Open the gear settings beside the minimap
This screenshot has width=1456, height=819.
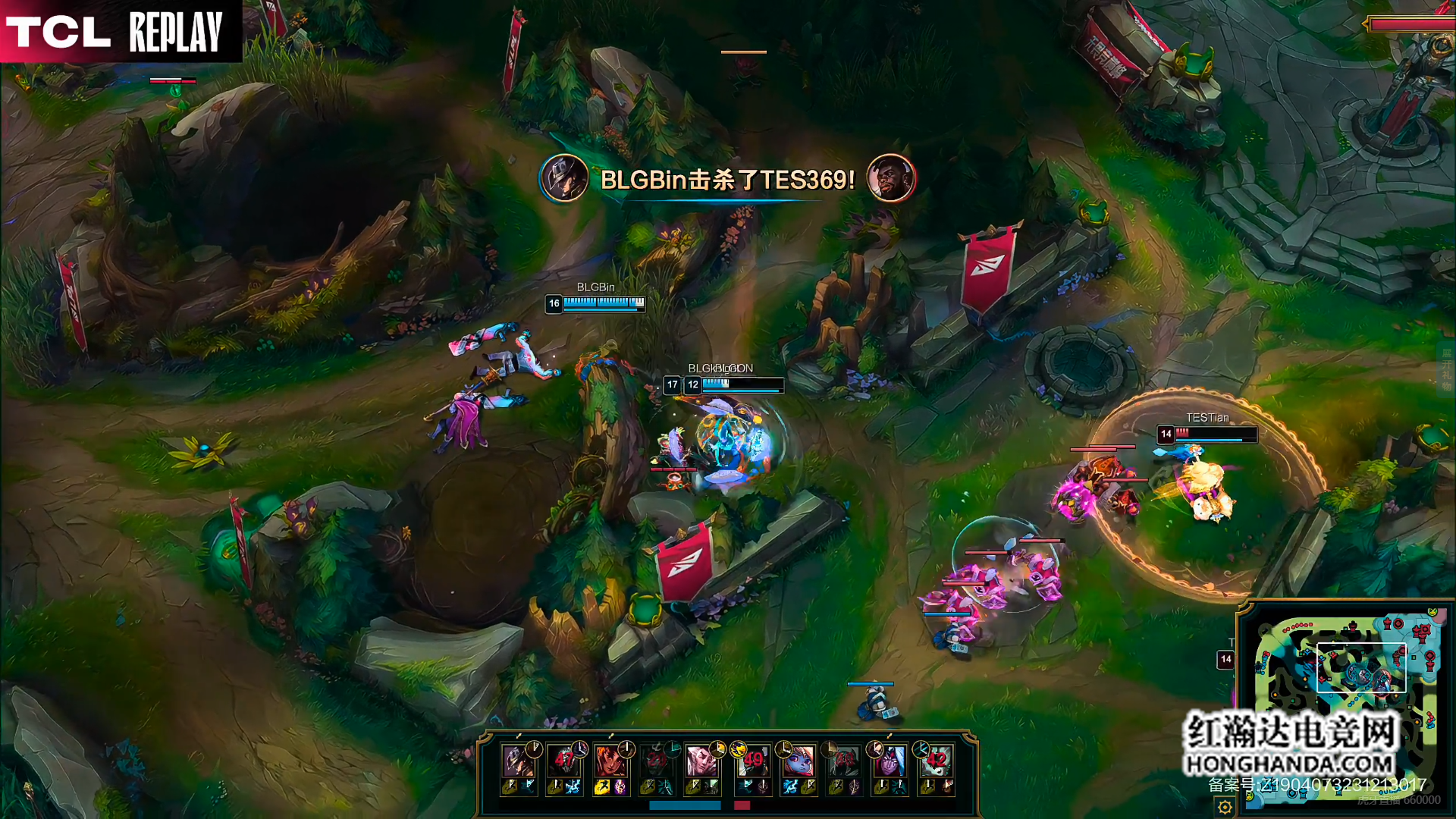point(1225,807)
